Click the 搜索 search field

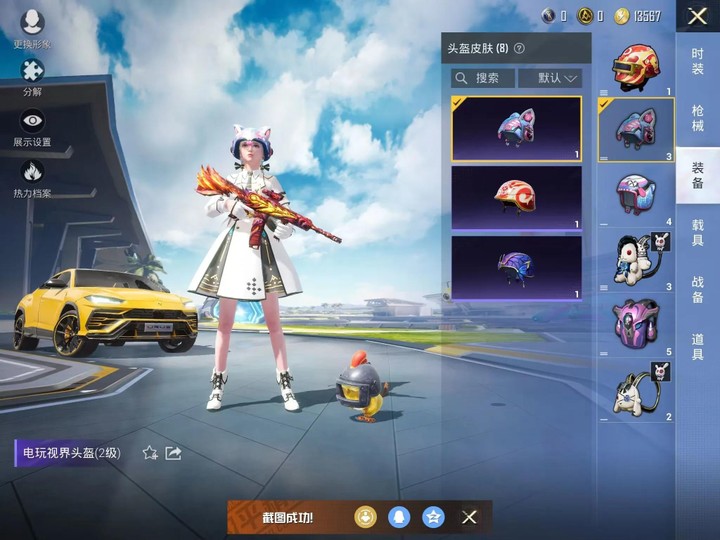[483, 78]
